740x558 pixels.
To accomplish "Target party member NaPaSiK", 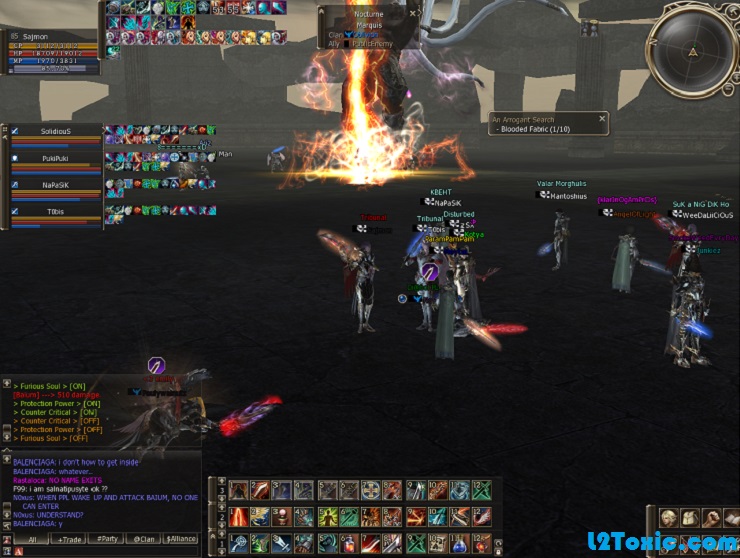I will click(x=56, y=186).
